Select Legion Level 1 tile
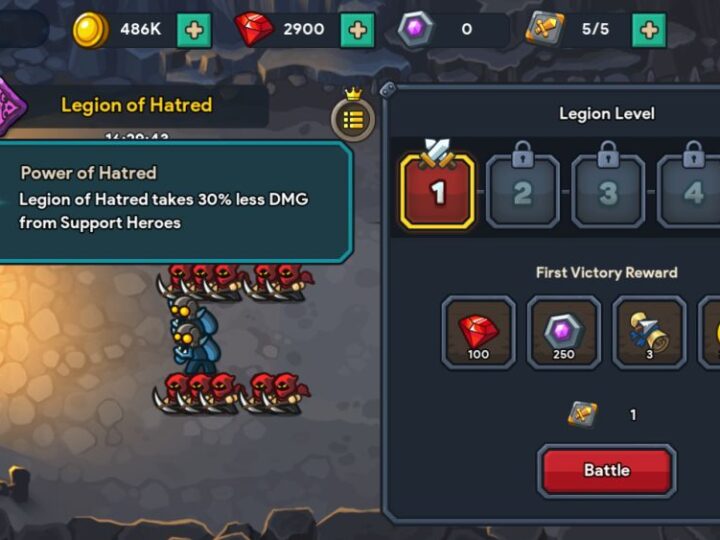The height and width of the screenshot is (540, 720). pyautogui.click(x=437, y=191)
